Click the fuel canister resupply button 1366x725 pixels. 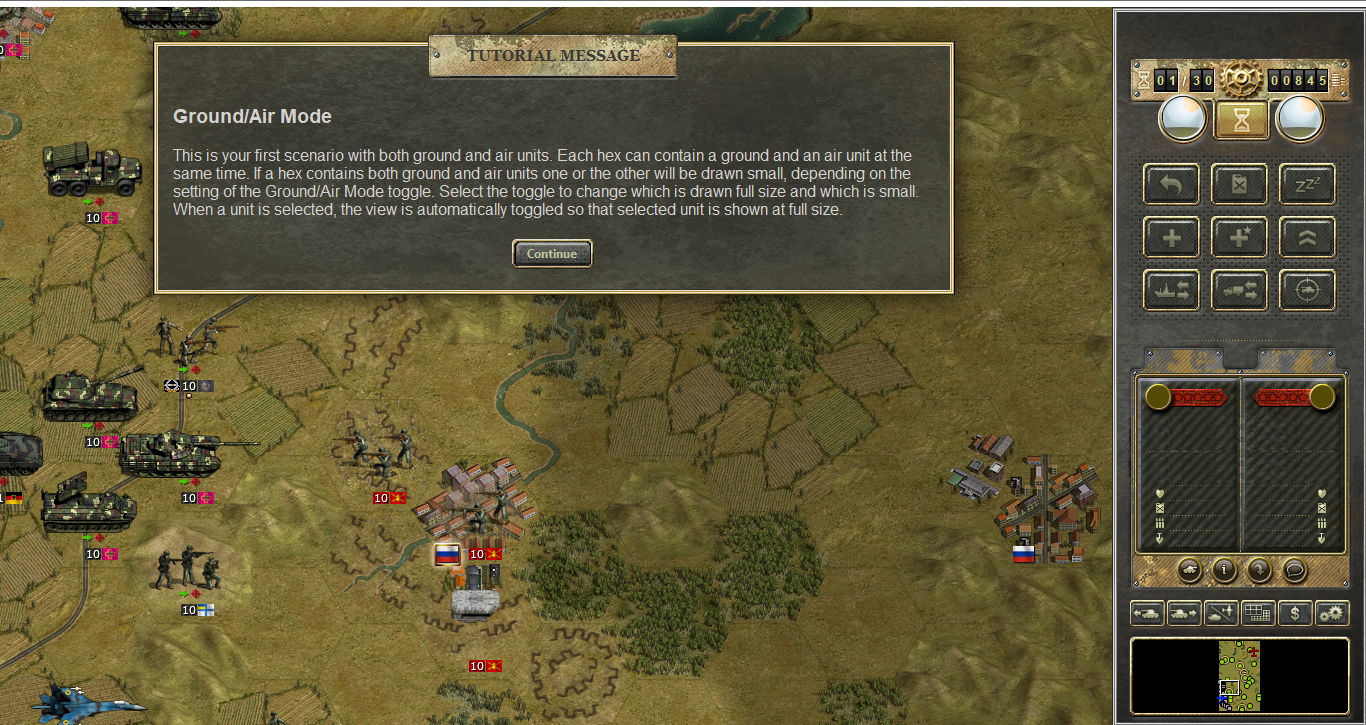[1240, 185]
